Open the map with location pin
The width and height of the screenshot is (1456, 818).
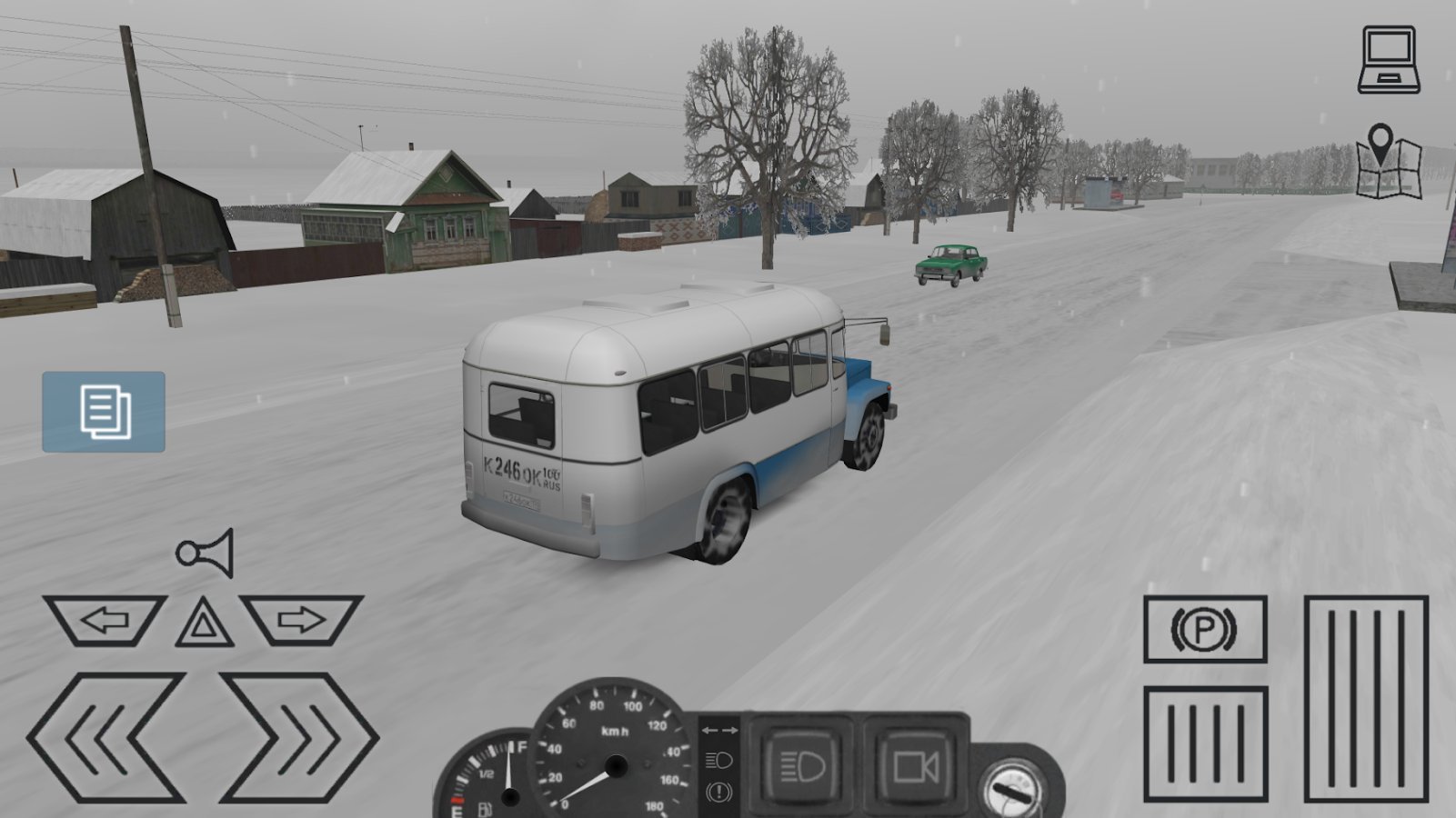pos(1388,162)
